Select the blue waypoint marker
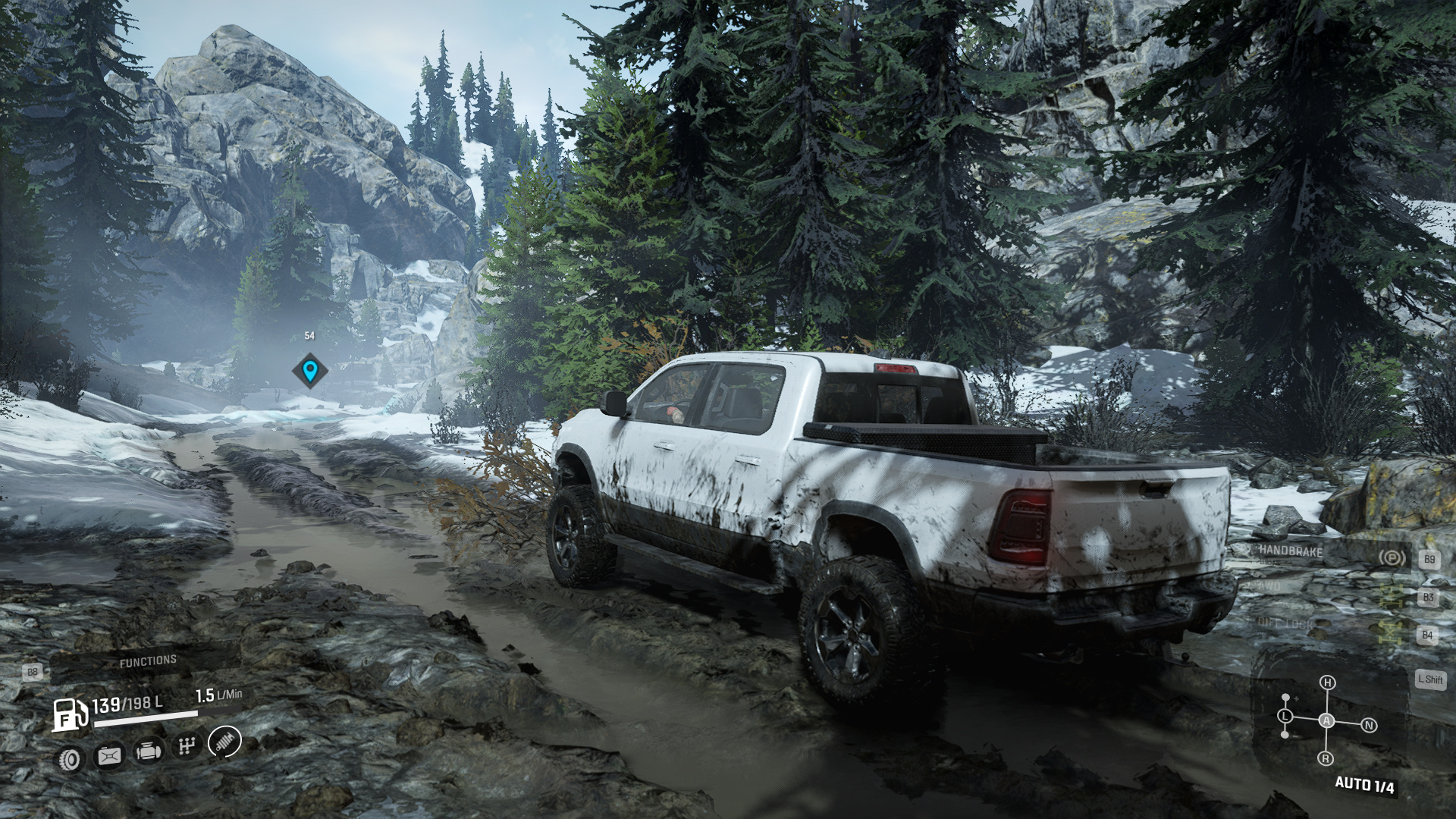Image resolution: width=1456 pixels, height=819 pixels. point(309,371)
